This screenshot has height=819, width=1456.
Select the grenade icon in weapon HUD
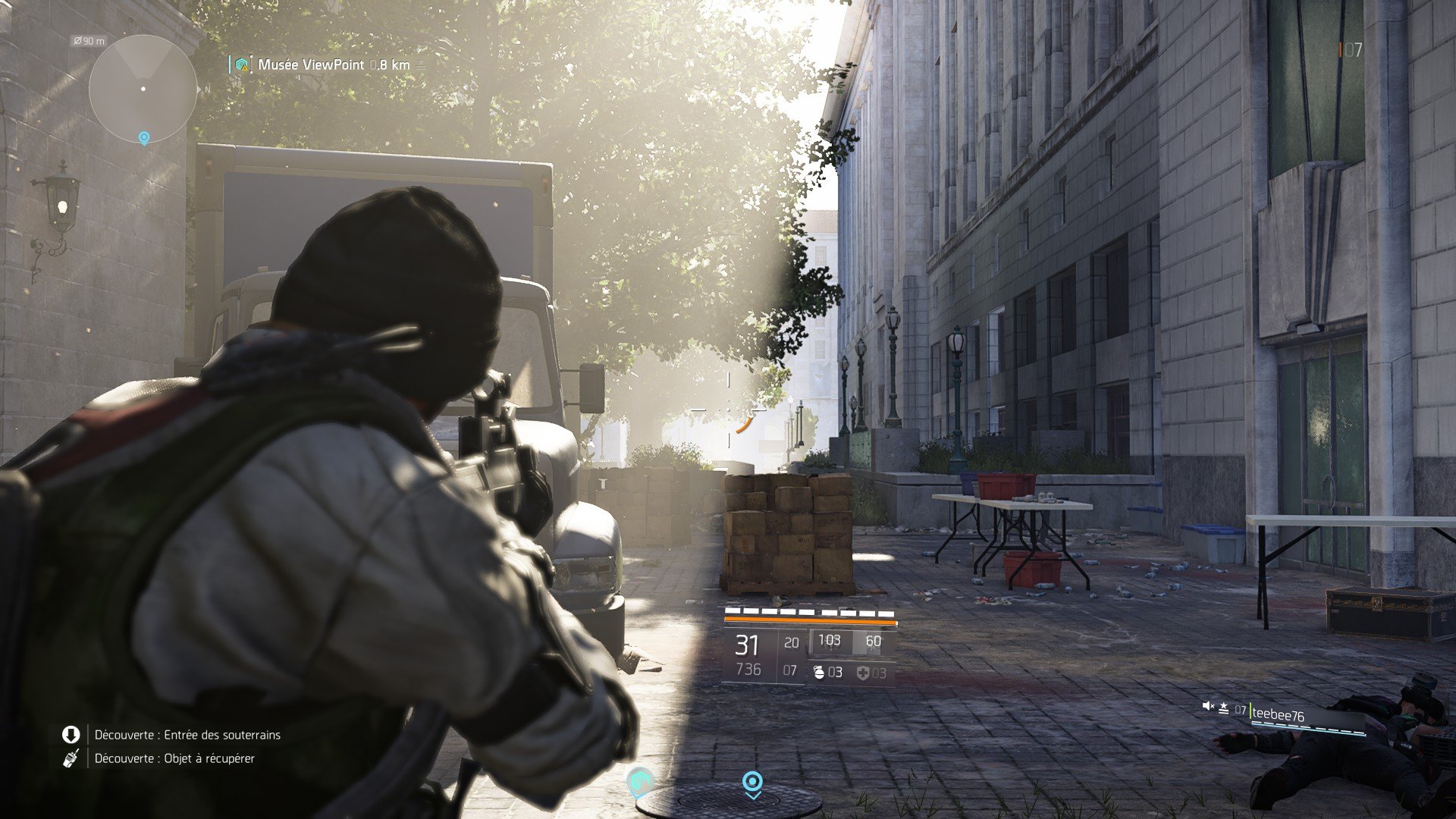point(819,672)
